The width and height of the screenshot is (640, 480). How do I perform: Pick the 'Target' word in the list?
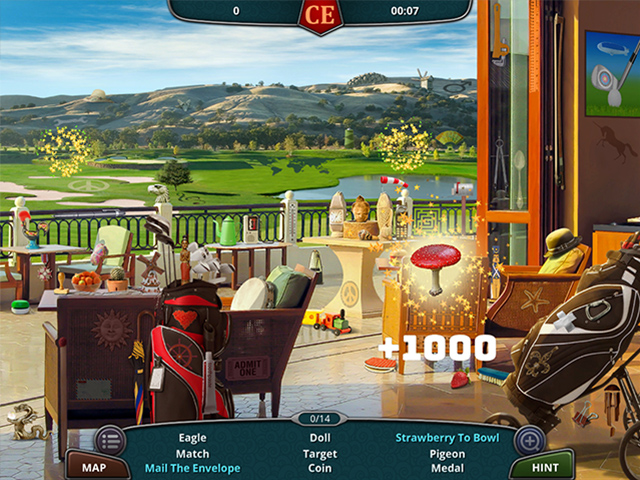point(320,453)
